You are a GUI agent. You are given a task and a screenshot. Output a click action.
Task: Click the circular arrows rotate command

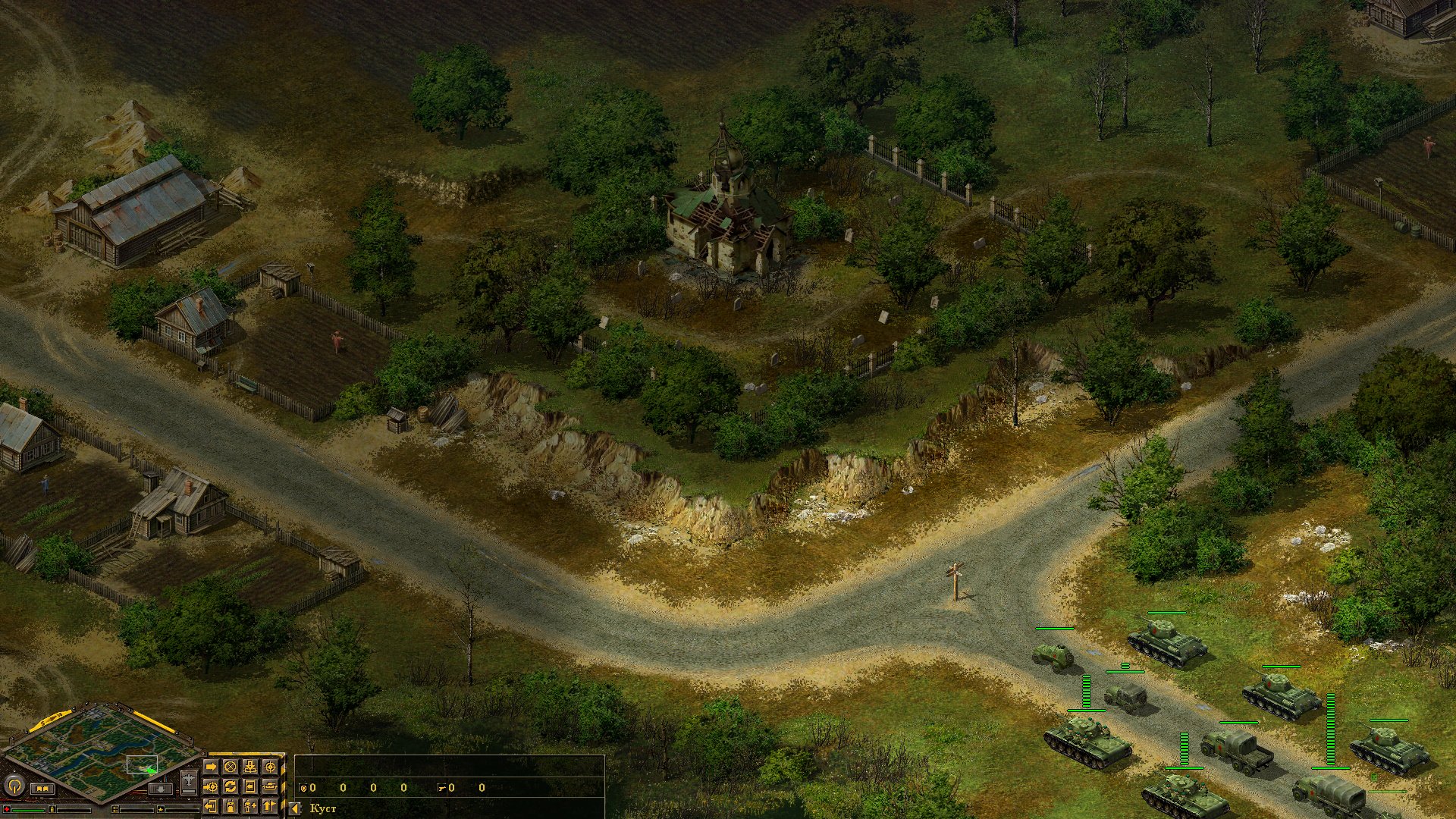tap(230, 786)
